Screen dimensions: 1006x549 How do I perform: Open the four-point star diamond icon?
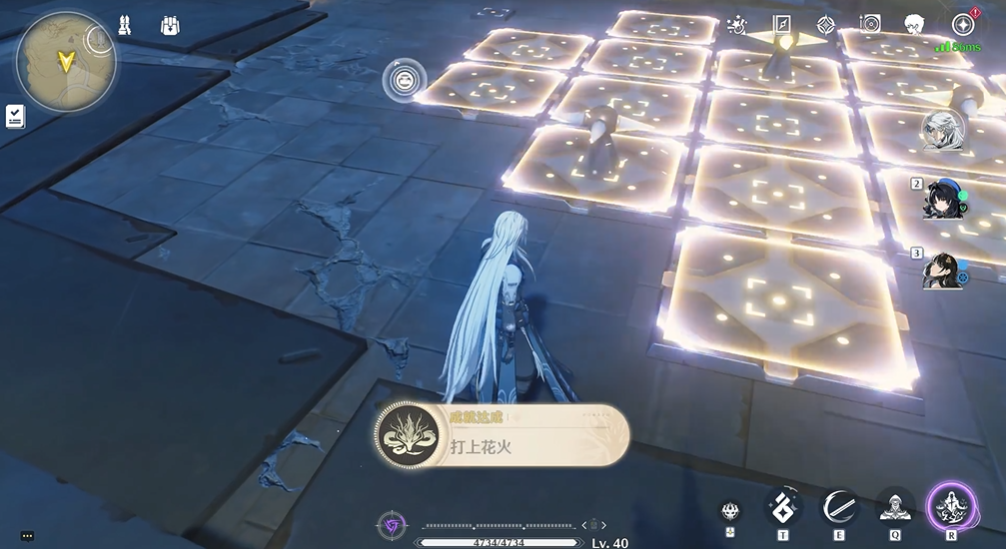pyautogui.click(x=826, y=25)
